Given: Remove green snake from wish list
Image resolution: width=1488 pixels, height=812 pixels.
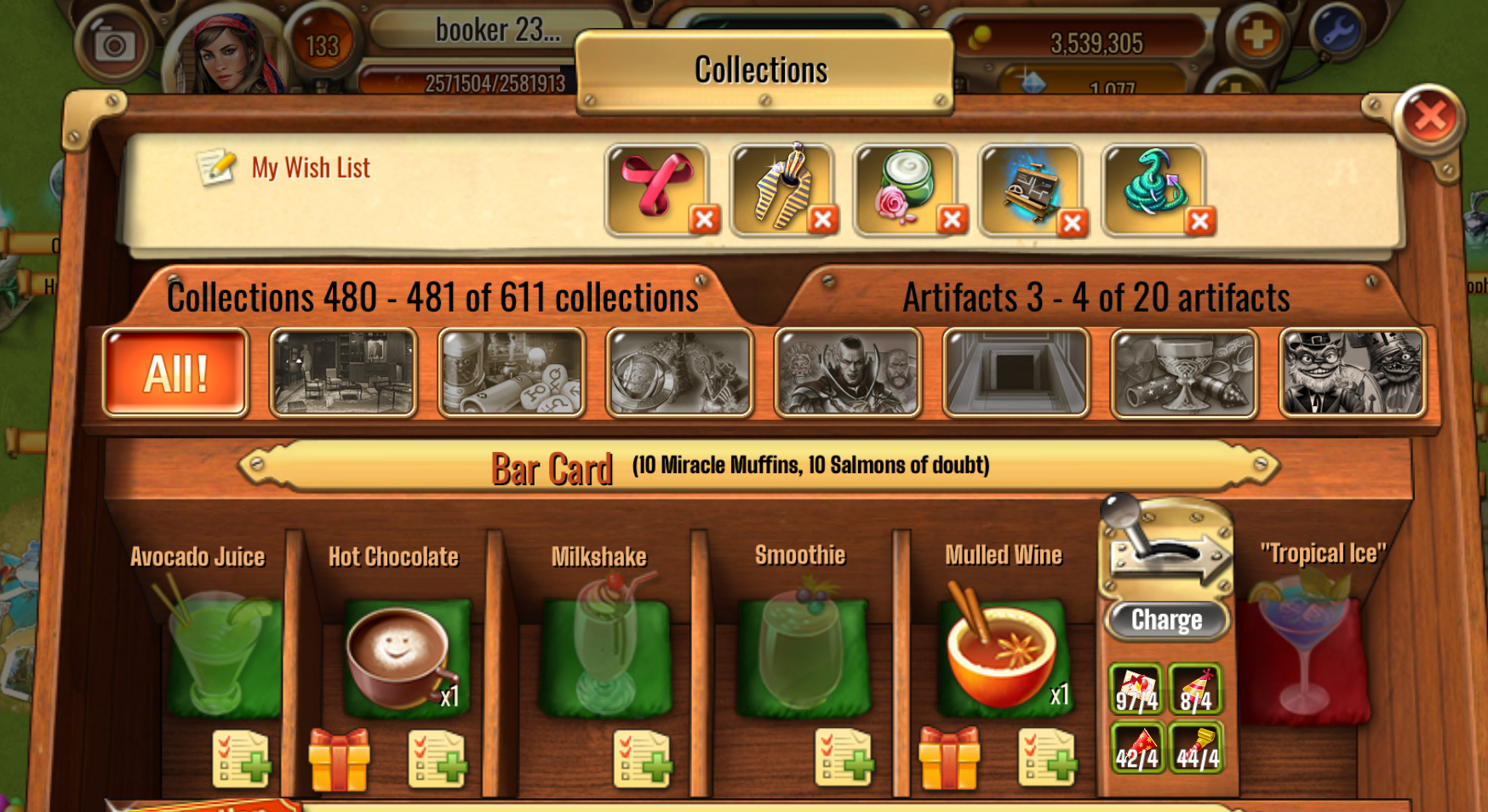Looking at the screenshot, I should (x=1199, y=221).
